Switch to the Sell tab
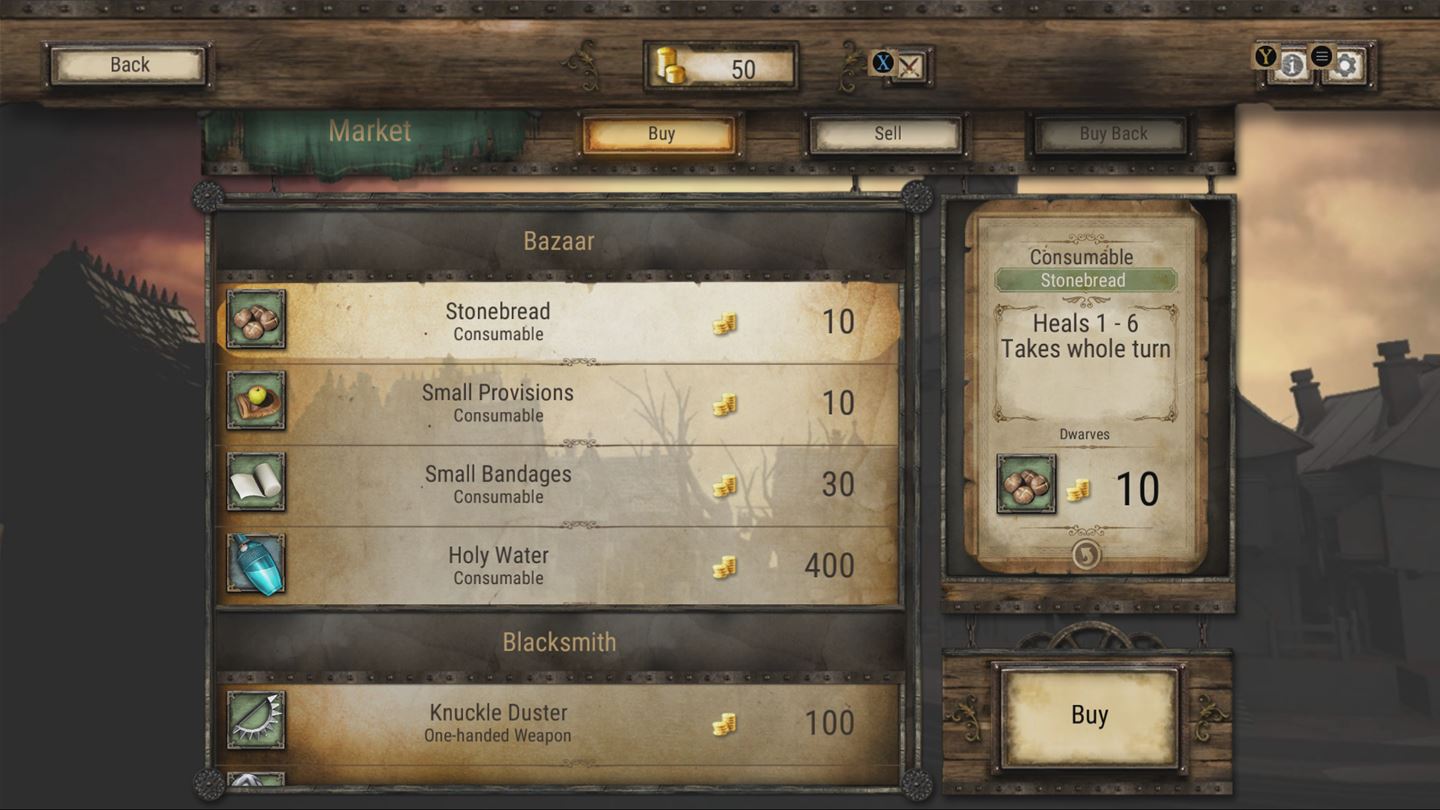 click(884, 132)
